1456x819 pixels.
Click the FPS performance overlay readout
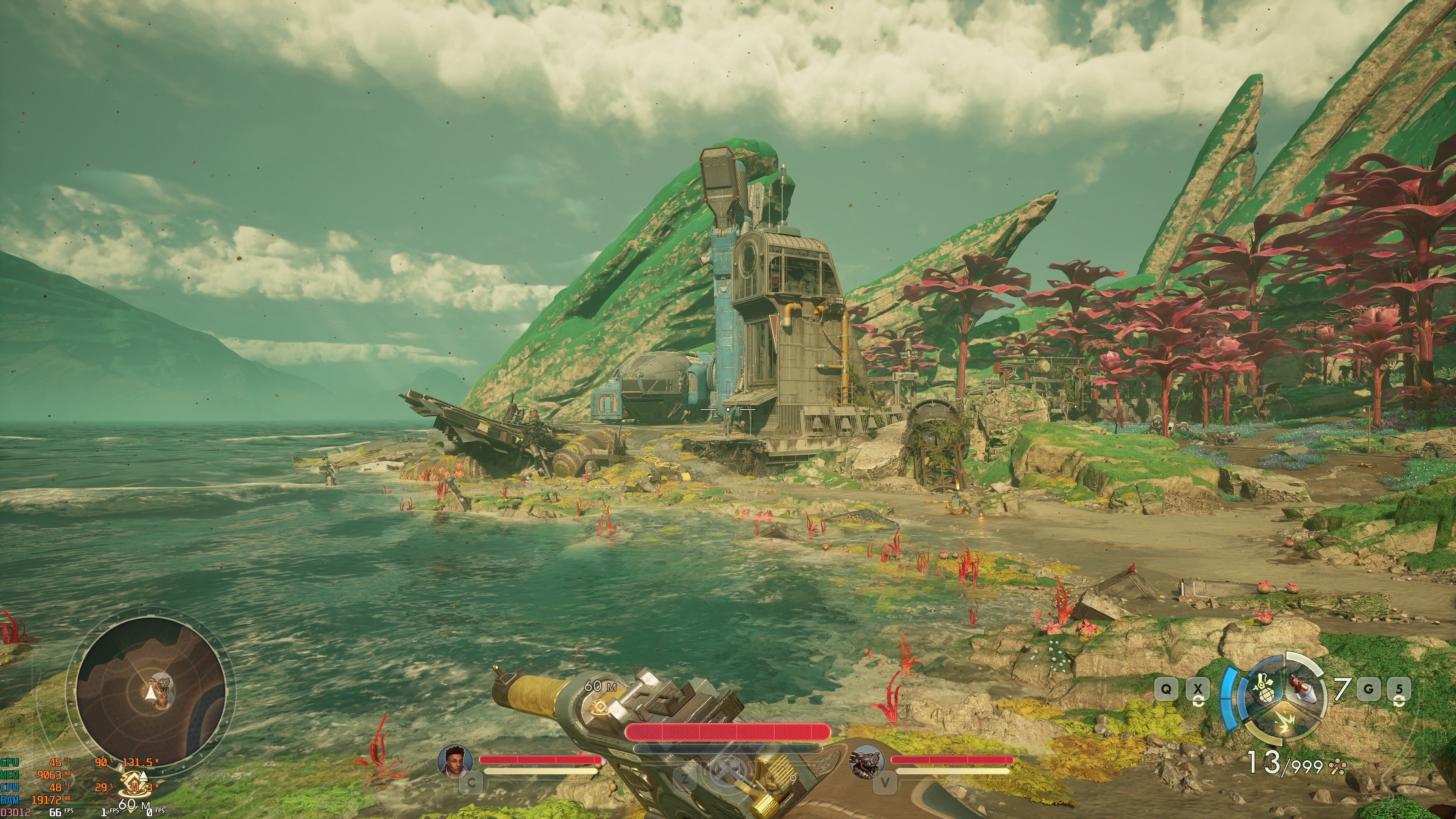coord(55,812)
